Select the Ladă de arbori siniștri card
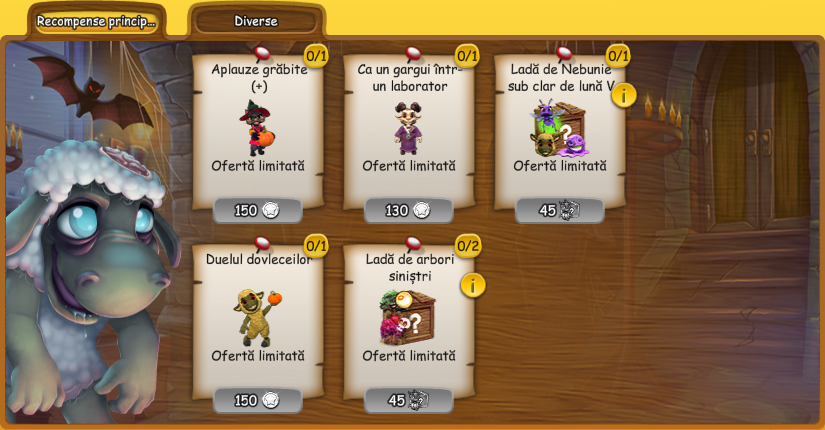This screenshot has height=430, width=825. pyautogui.click(x=409, y=315)
